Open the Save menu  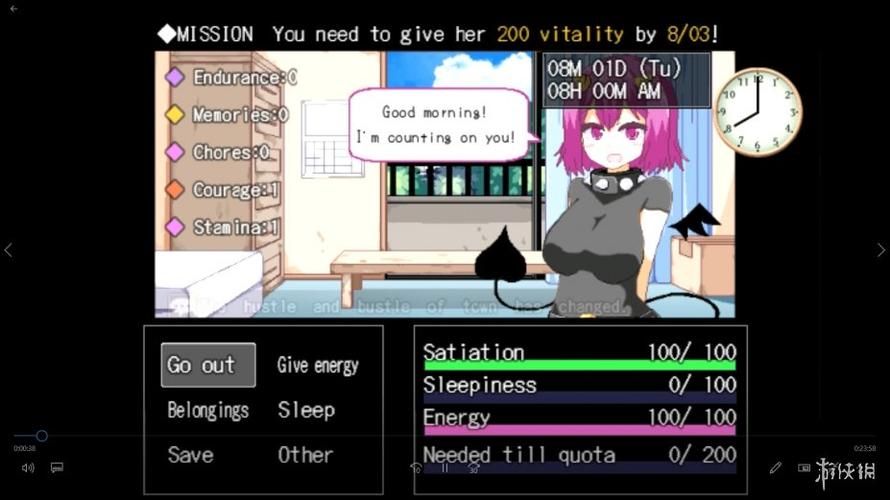(x=190, y=455)
